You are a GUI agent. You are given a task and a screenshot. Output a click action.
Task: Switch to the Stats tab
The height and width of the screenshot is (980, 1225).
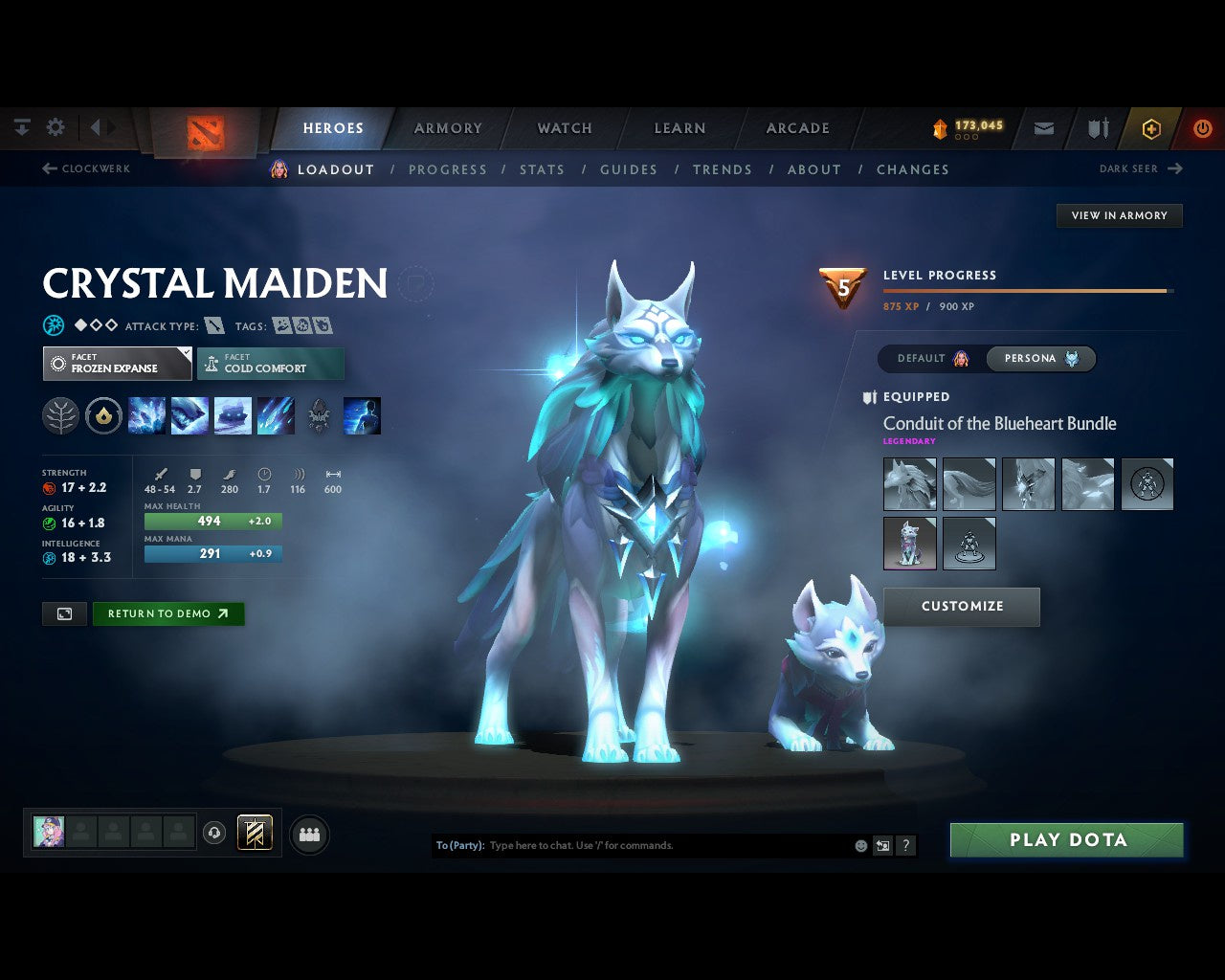pyautogui.click(x=543, y=169)
